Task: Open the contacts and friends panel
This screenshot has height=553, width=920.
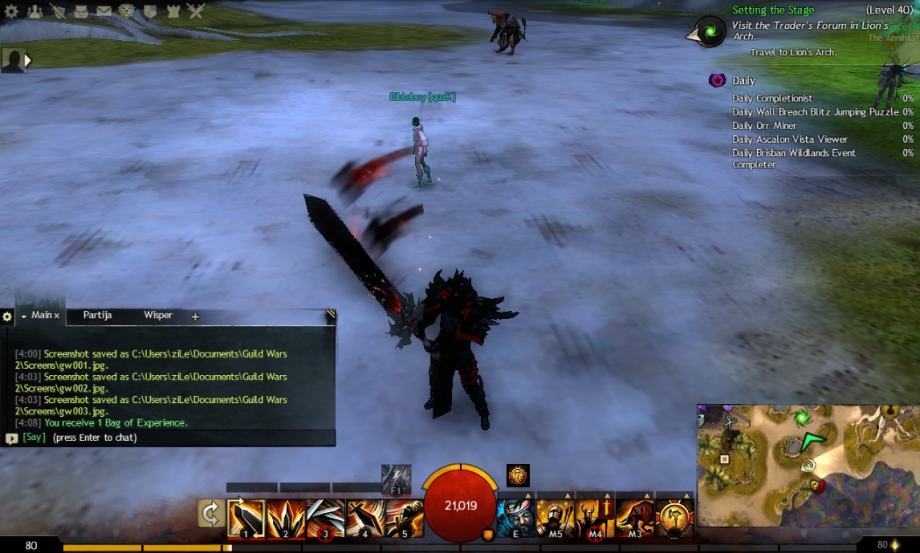Action: pos(34,11)
